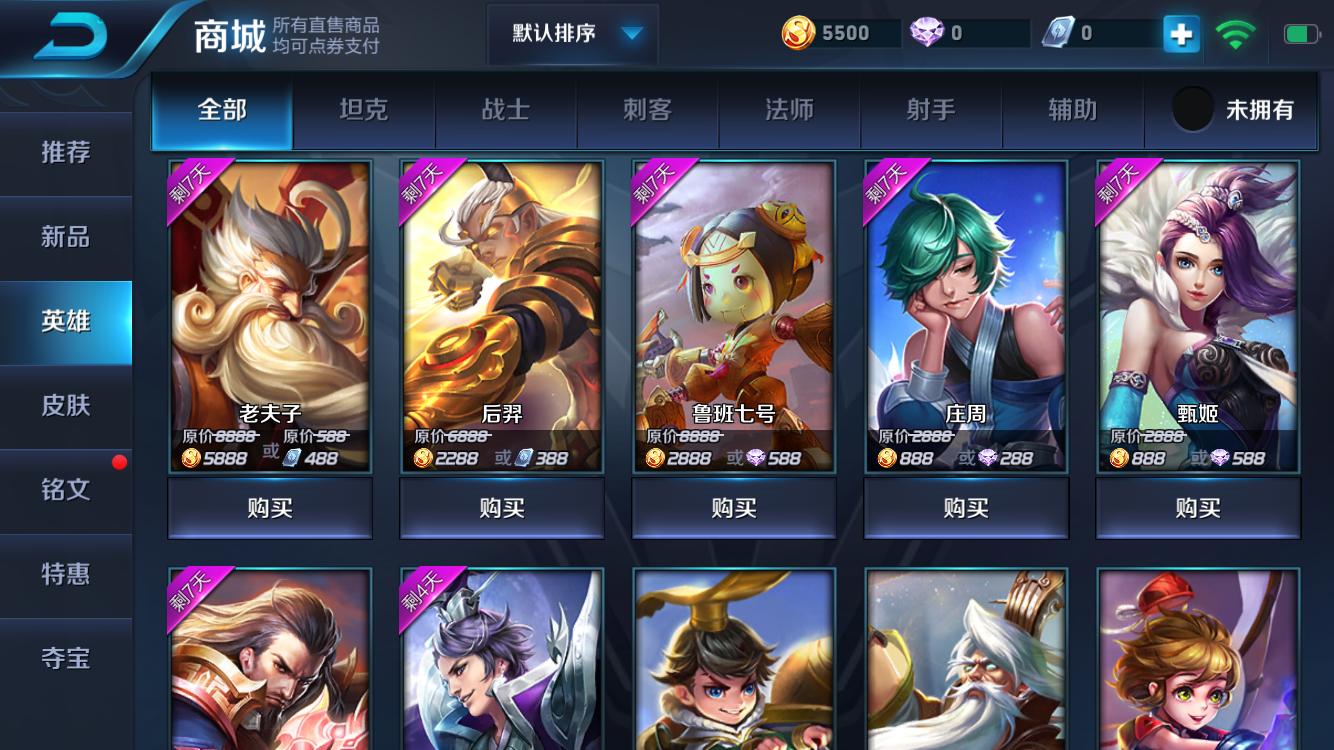
Task: Click the WiFi signal strength indicator
Action: (x=1237, y=31)
